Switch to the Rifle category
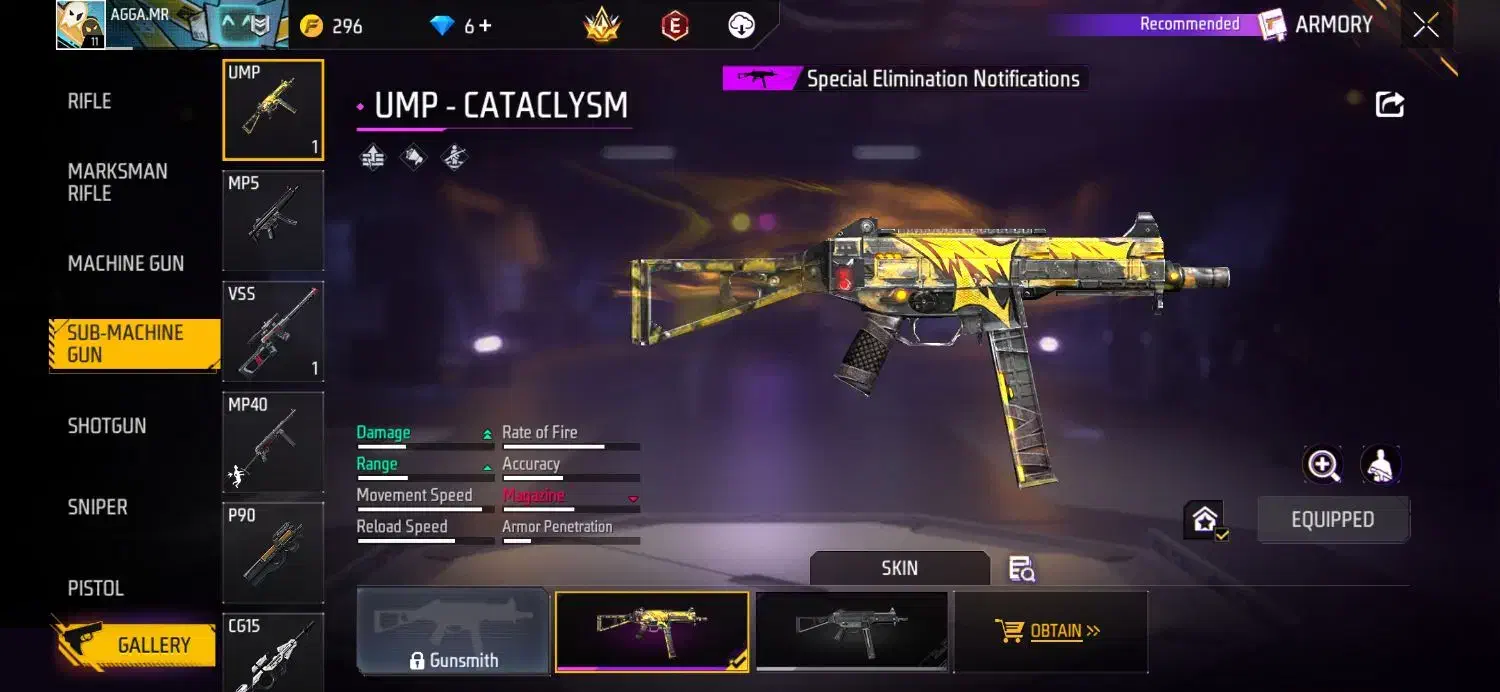1500x692 pixels. (x=89, y=101)
